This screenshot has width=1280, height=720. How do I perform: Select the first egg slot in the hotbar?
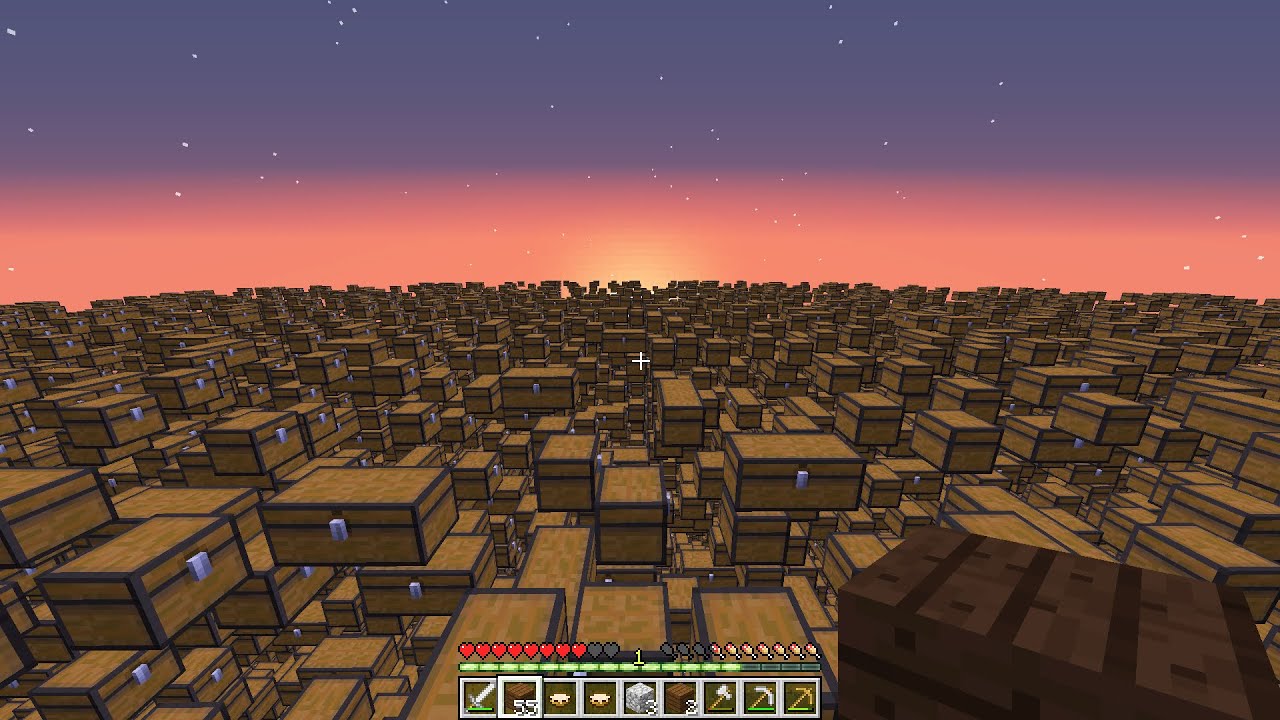point(557,696)
